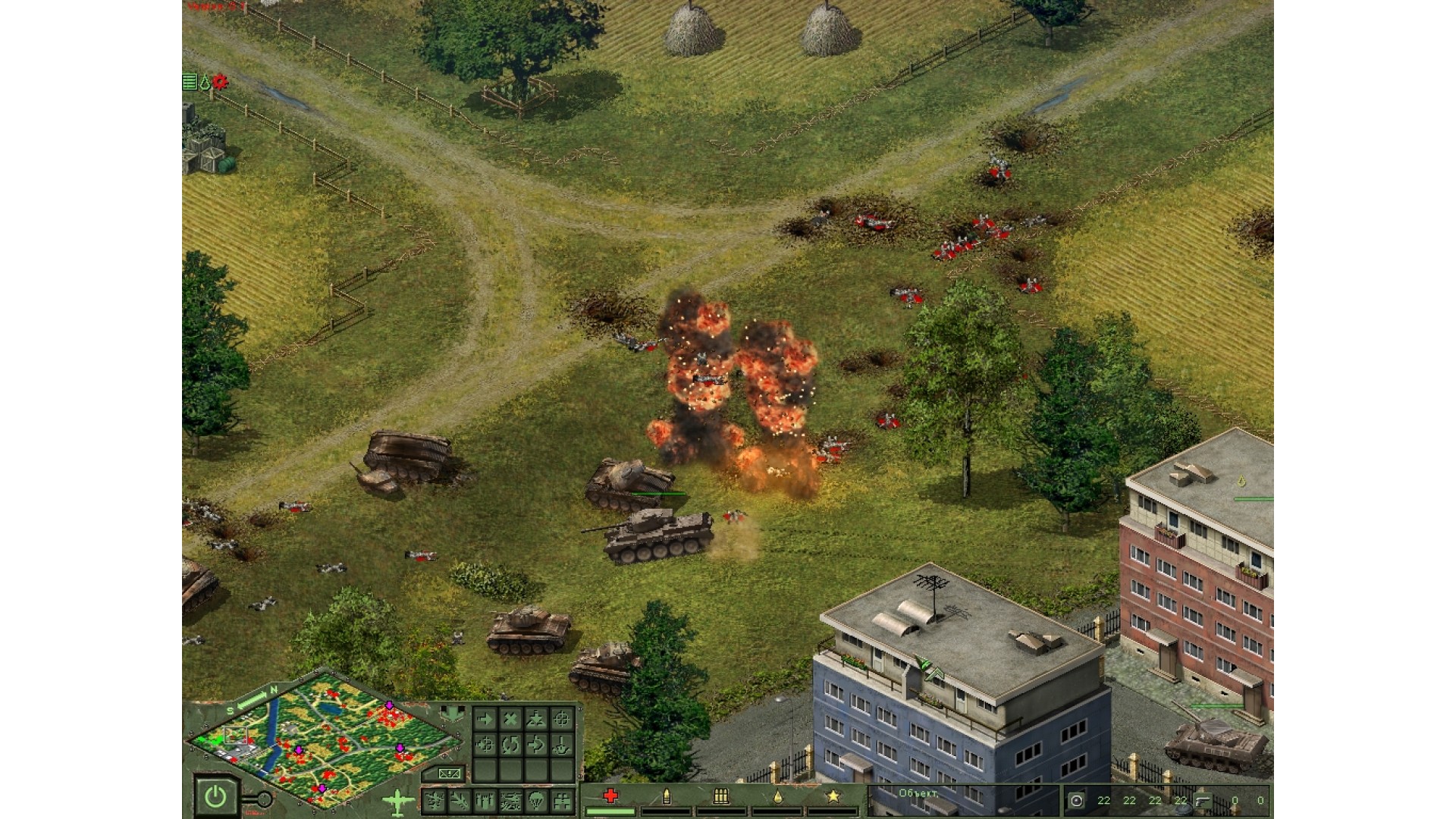
Task: Toggle the red gear icon
Action: pos(220,81)
